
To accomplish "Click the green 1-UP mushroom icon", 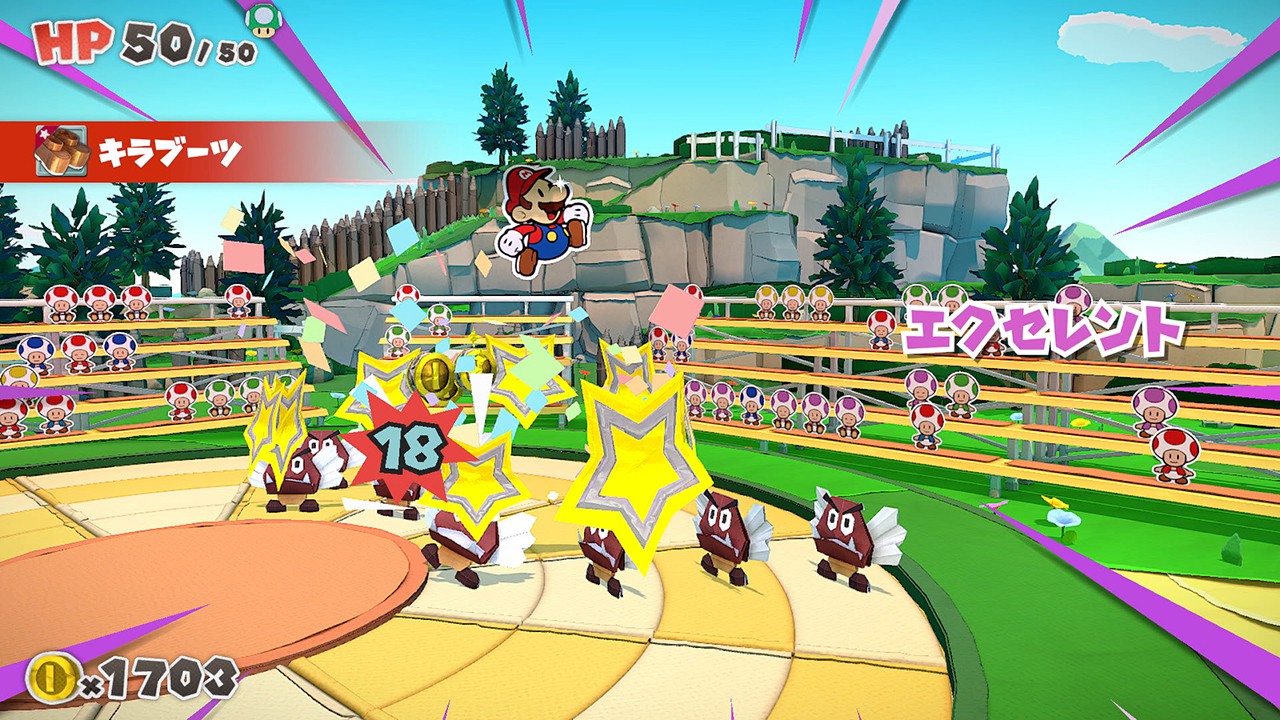I will click(264, 20).
